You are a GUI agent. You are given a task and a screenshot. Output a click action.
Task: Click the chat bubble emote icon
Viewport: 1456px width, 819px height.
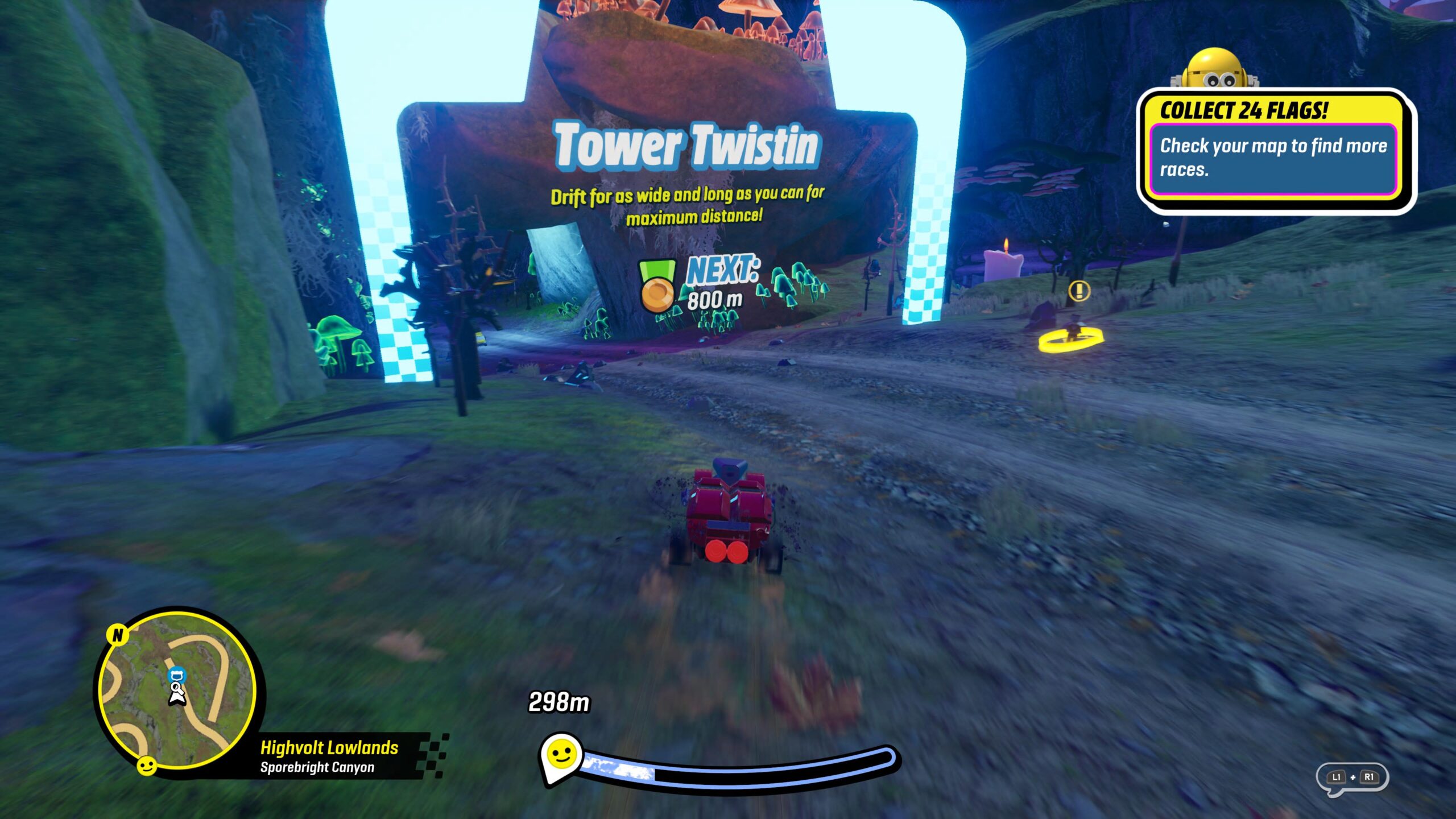1352,777
